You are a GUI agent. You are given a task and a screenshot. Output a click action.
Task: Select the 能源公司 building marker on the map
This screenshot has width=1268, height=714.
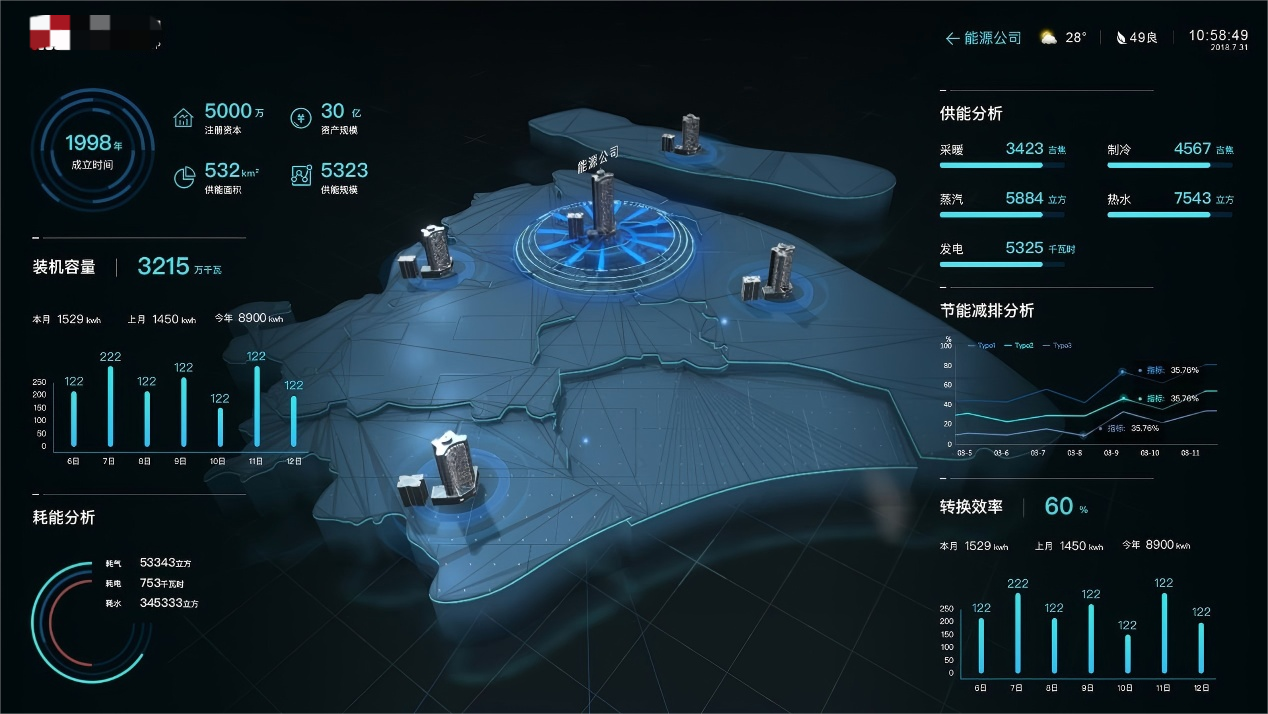click(x=601, y=207)
